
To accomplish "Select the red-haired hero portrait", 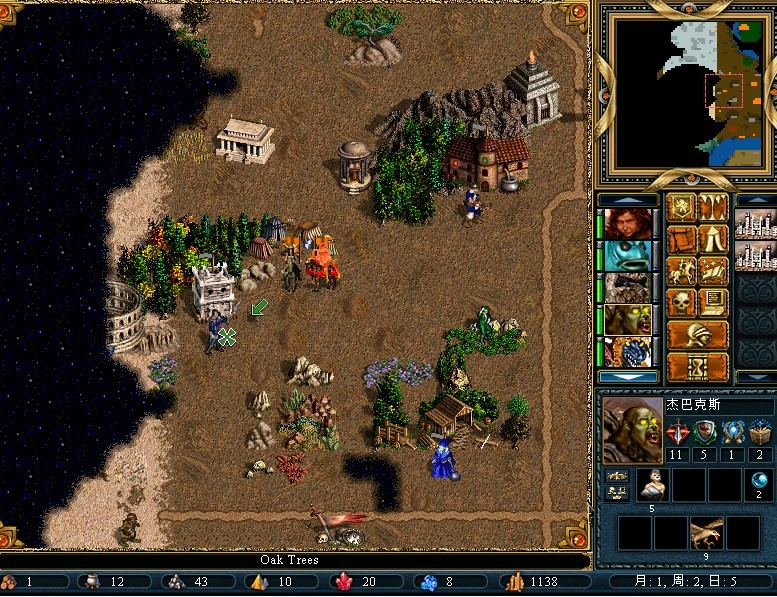I will click(x=627, y=224).
